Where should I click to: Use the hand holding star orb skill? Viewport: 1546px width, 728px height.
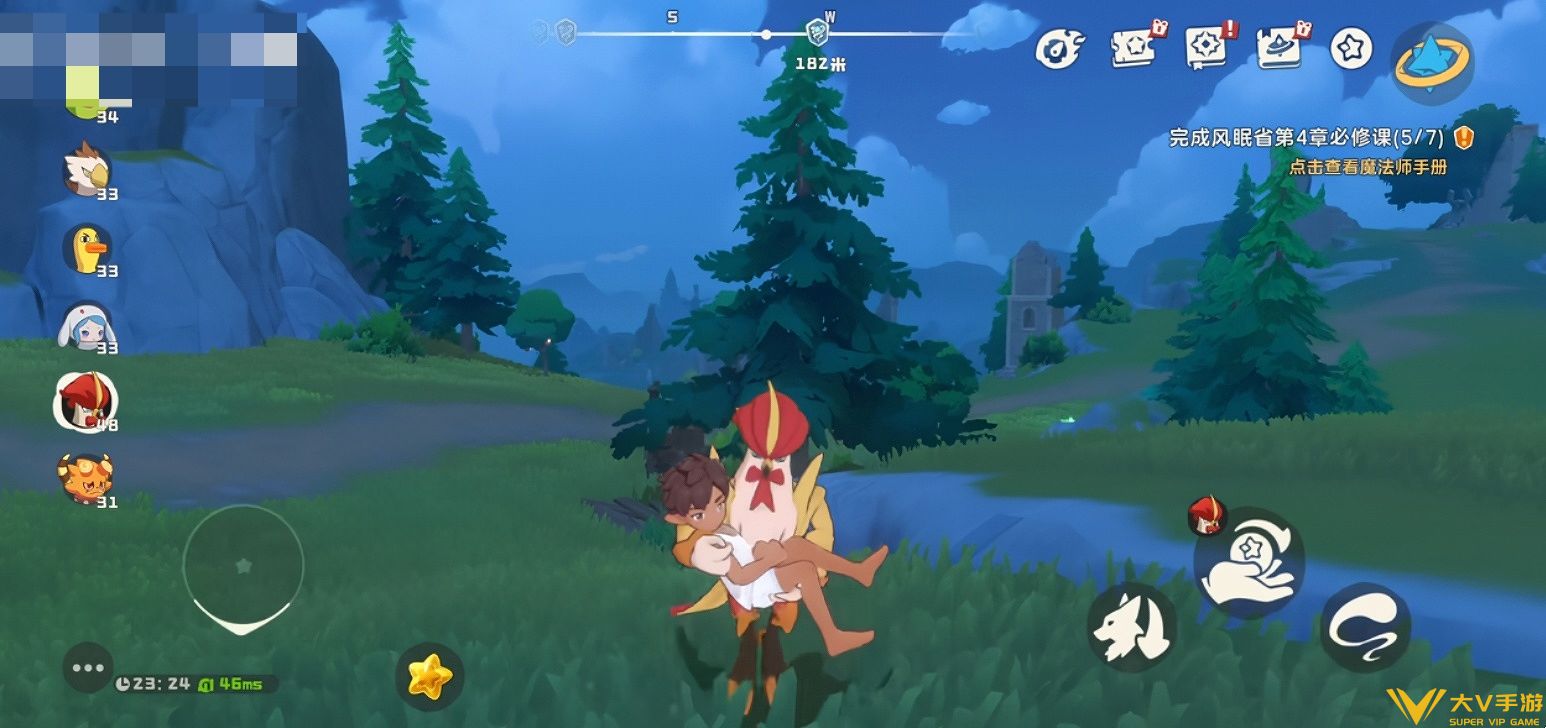tap(1250, 563)
